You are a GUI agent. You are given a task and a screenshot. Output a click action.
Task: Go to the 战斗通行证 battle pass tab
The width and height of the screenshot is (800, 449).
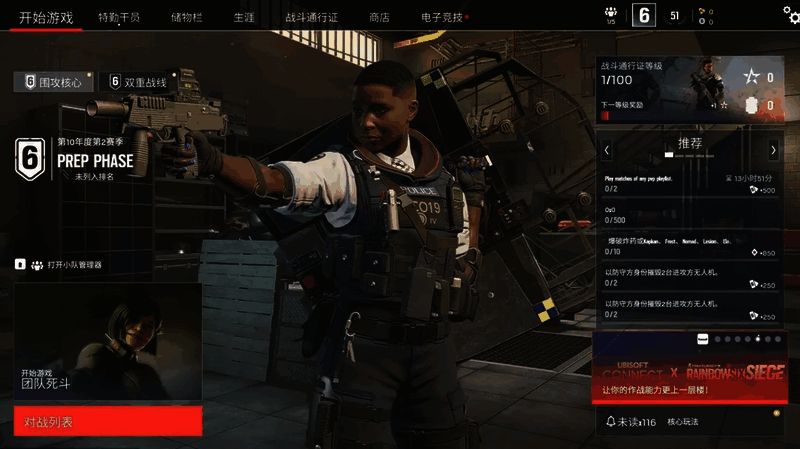[x=311, y=17]
